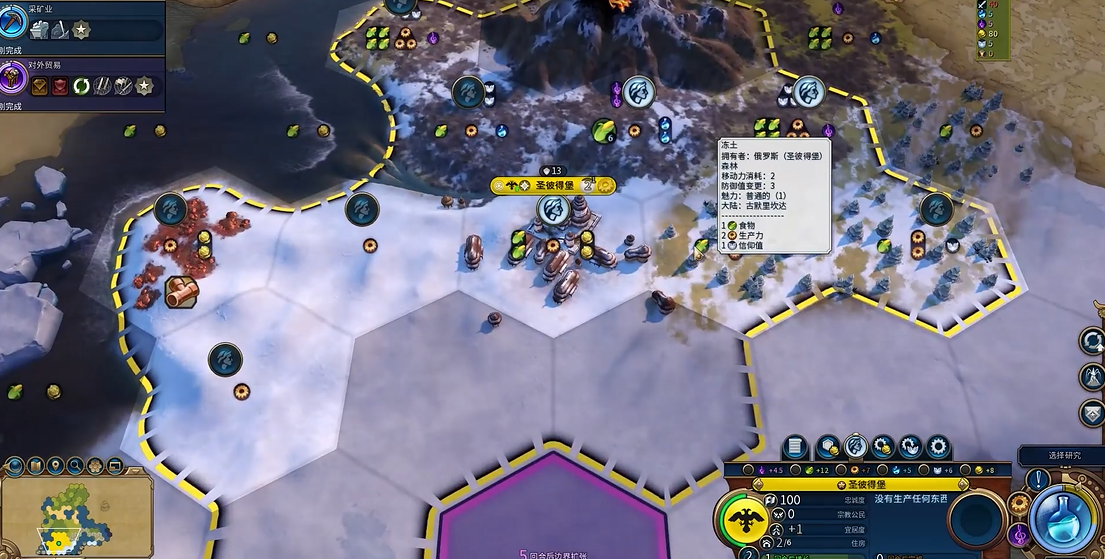Open the map search magnifier
This screenshot has height=559, width=1105.
tap(74, 466)
